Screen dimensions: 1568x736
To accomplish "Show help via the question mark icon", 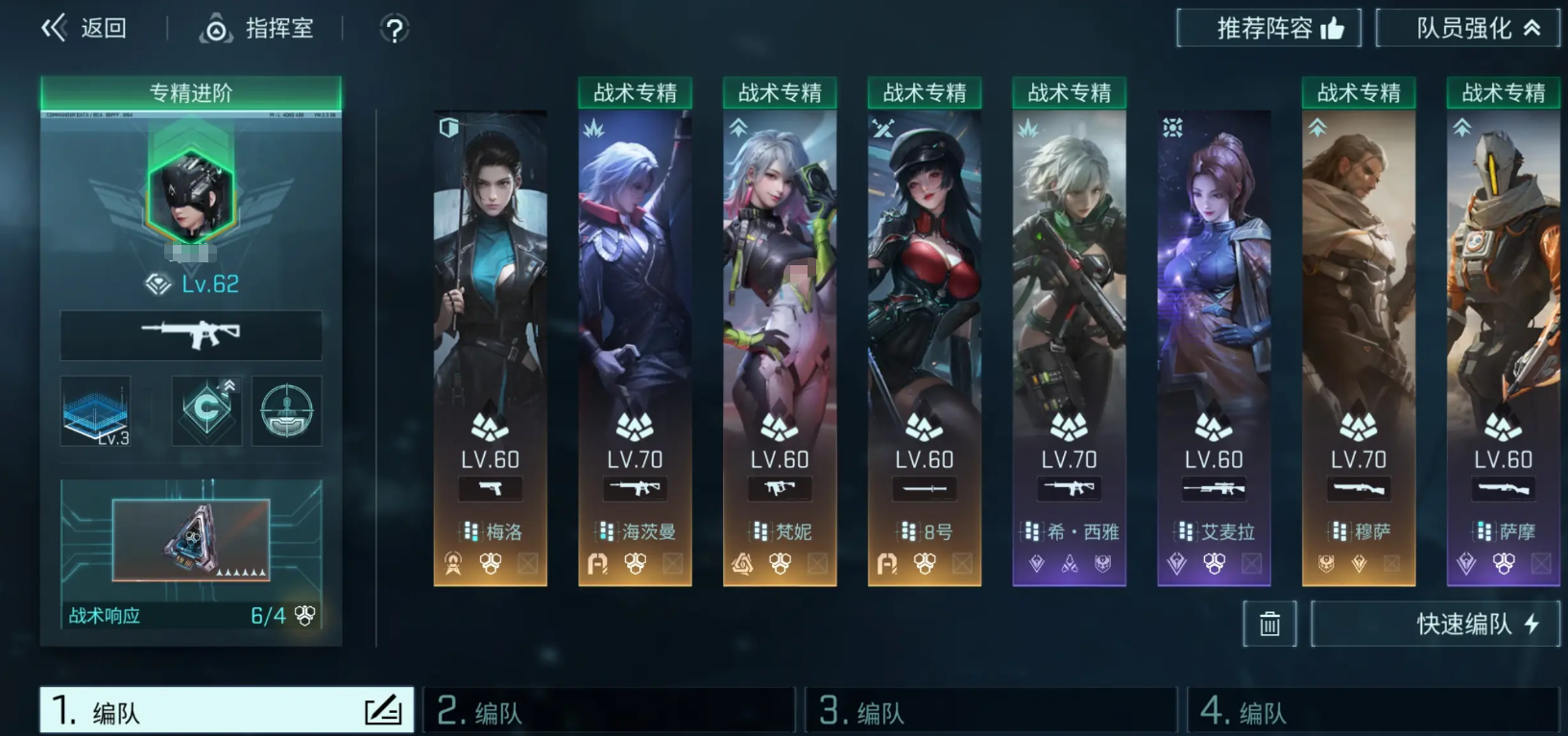I will pos(394,29).
